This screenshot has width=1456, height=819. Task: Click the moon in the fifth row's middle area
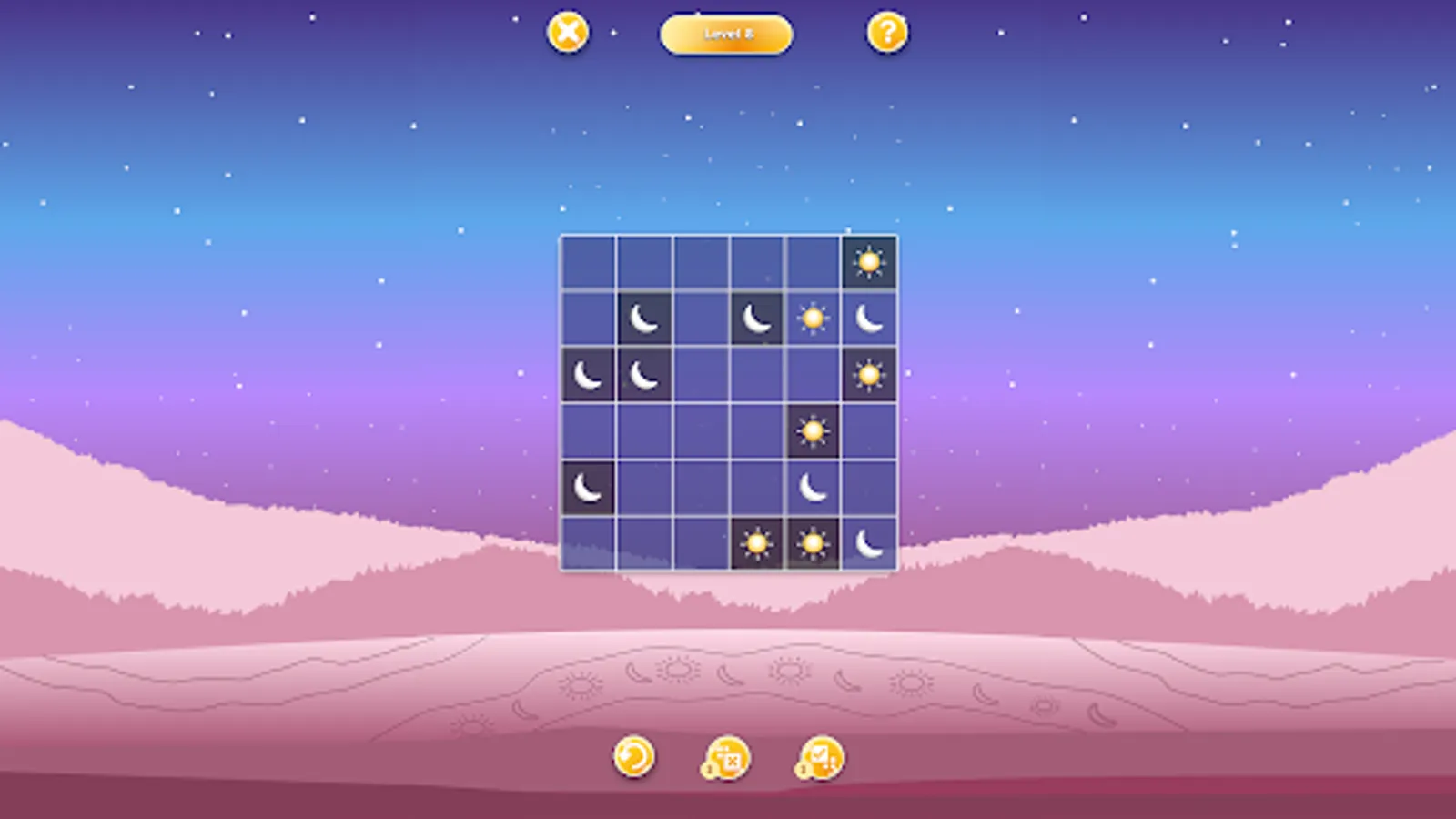[x=813, y=486]
